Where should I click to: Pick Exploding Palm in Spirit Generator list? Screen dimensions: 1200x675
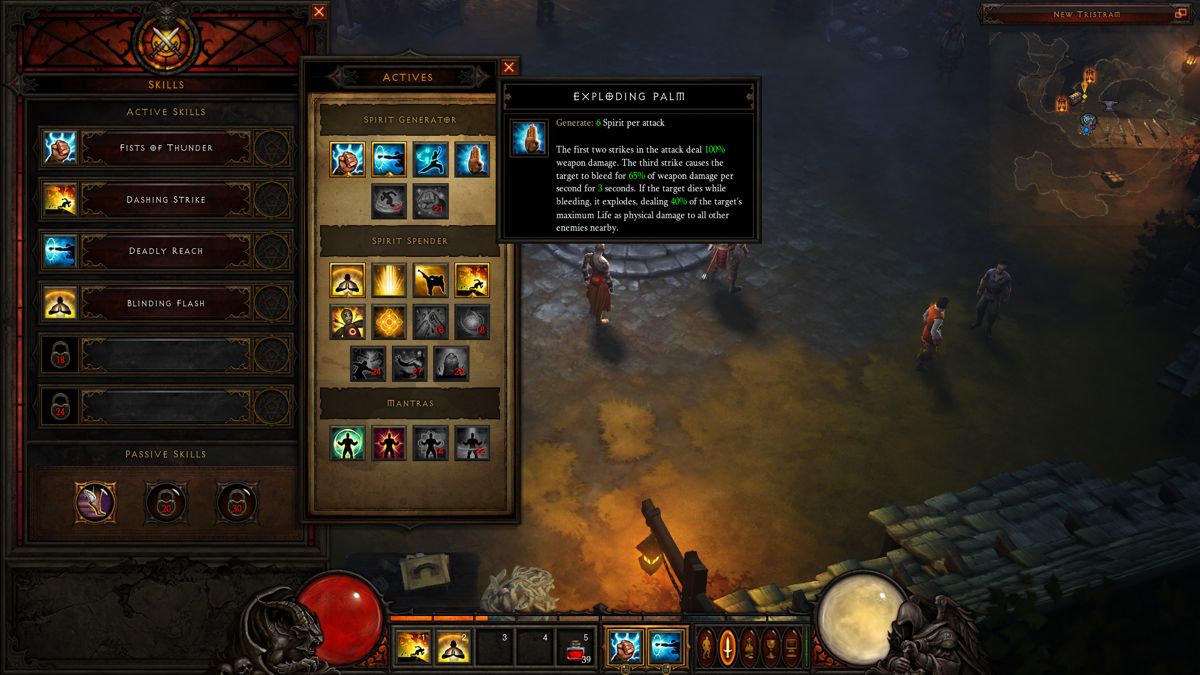pos(472,160)
